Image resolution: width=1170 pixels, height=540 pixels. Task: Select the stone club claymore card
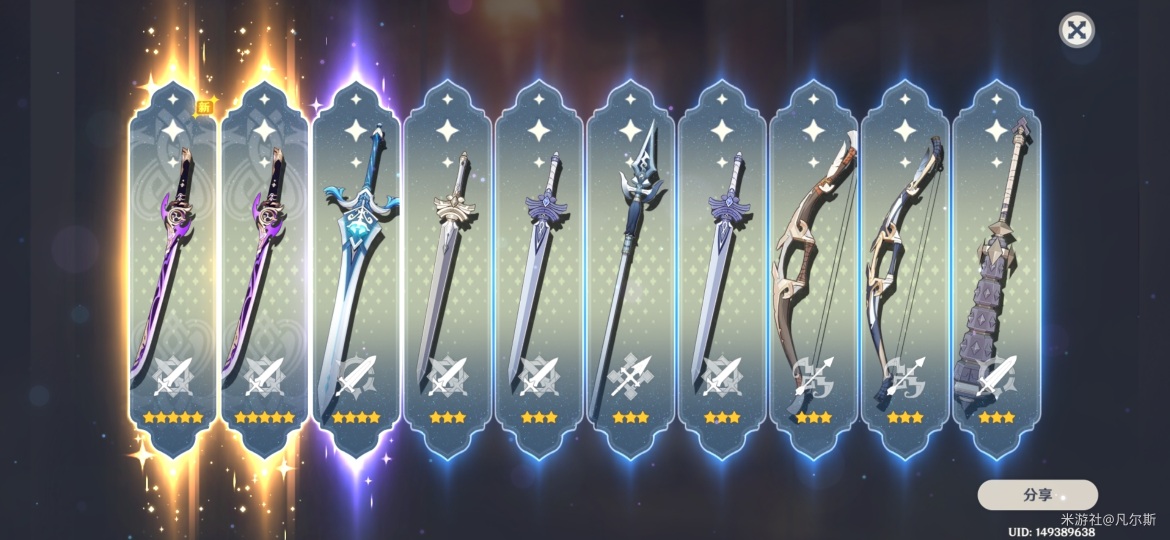997,270
